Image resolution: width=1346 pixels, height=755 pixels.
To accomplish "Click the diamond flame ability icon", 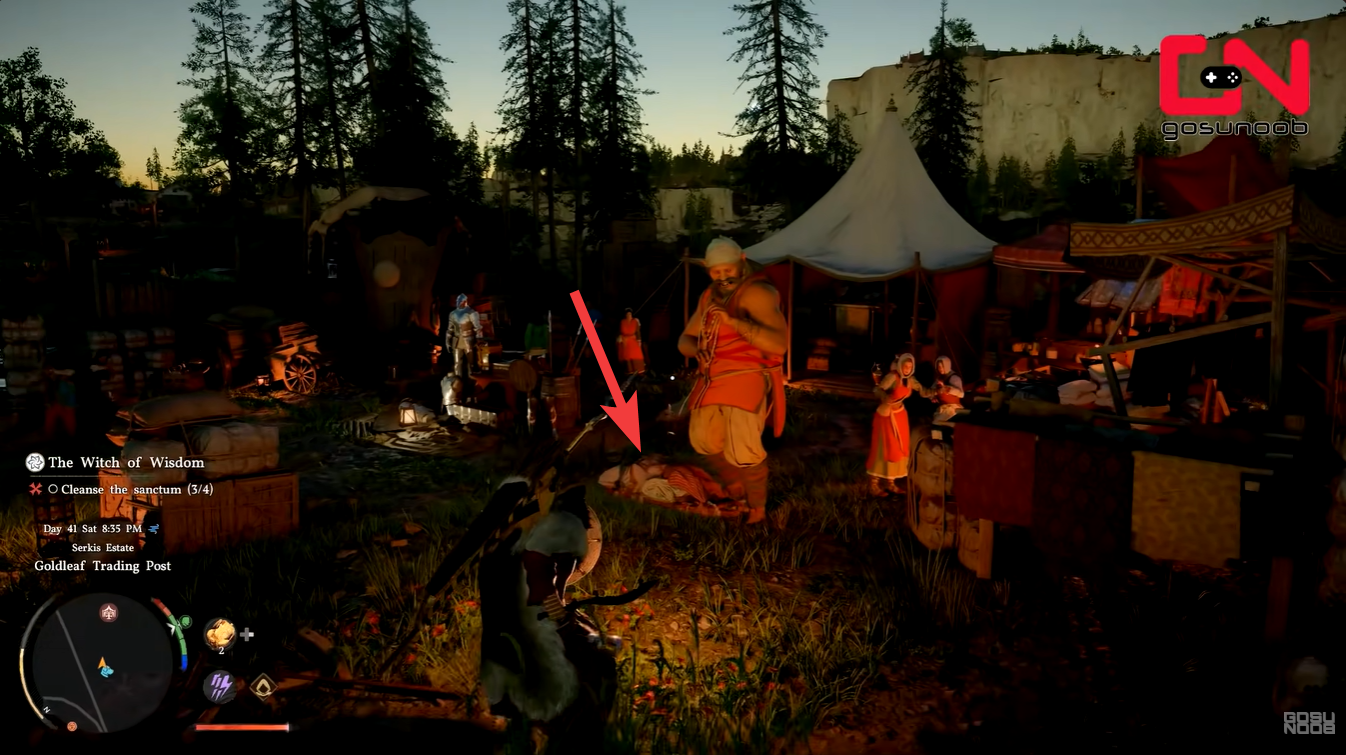I will click(263, 686).
